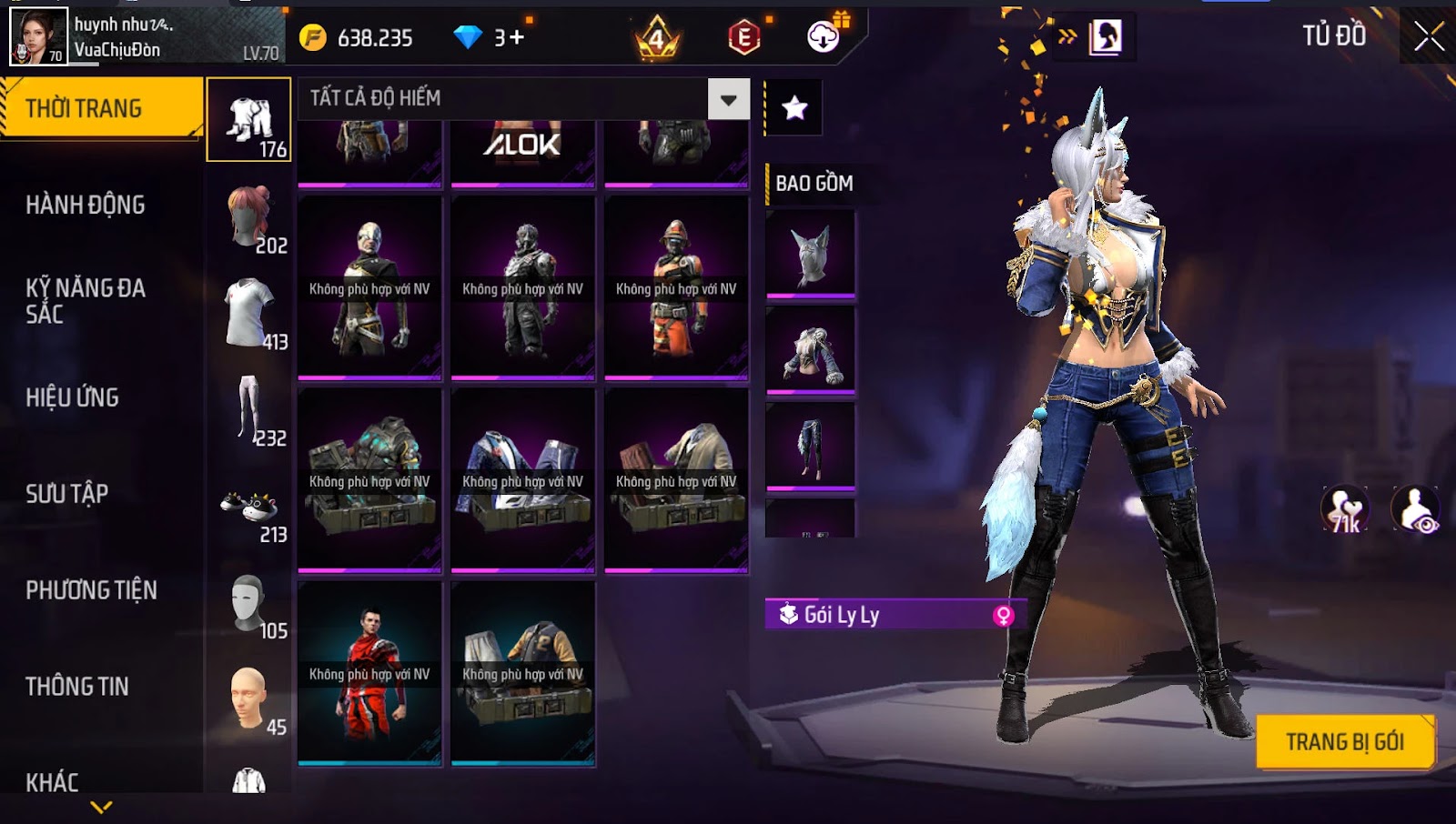
Task: Select the red outfit character bundle
Action: coord(369,674)
